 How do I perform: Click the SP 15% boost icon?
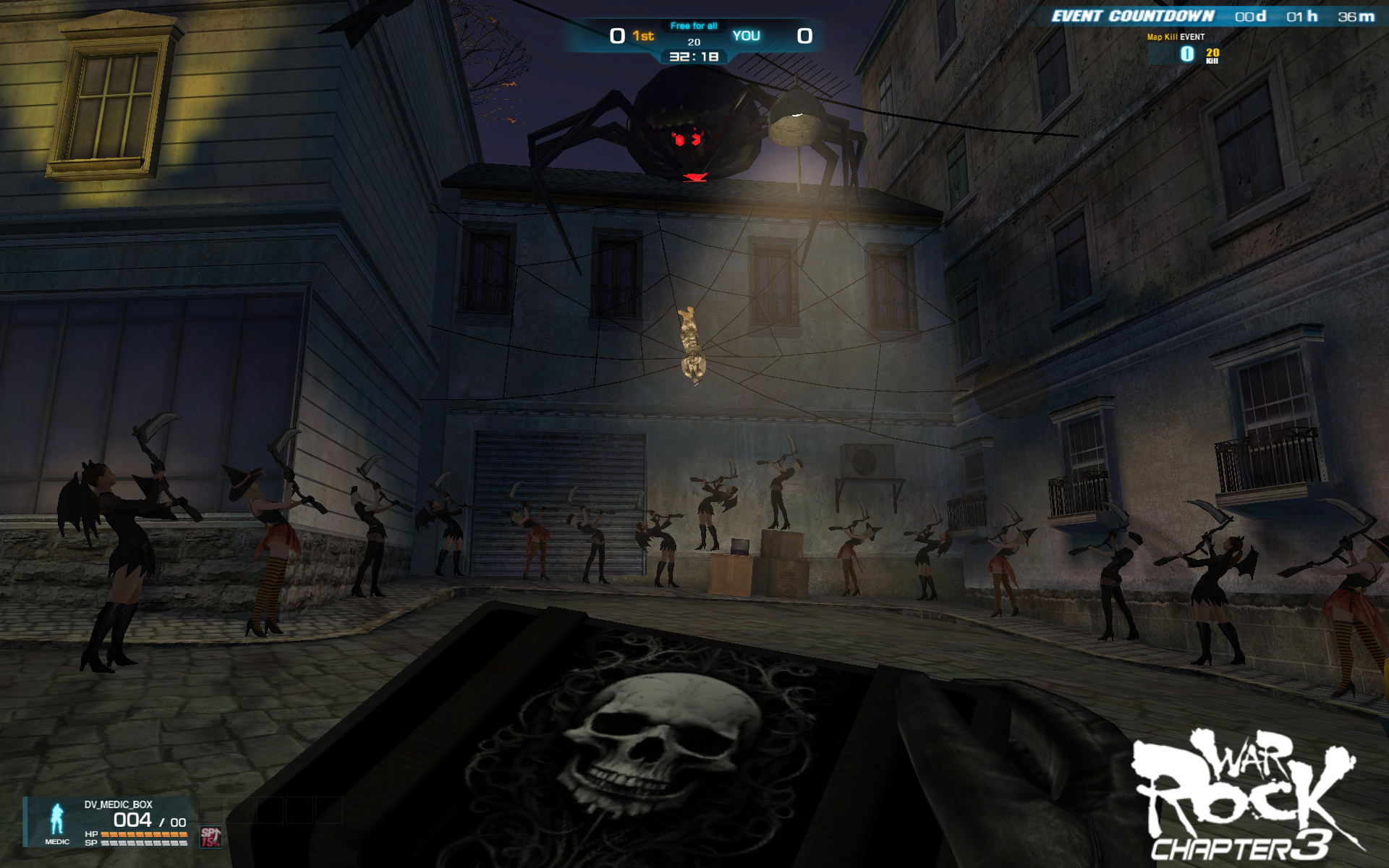[x=210, y=836]
